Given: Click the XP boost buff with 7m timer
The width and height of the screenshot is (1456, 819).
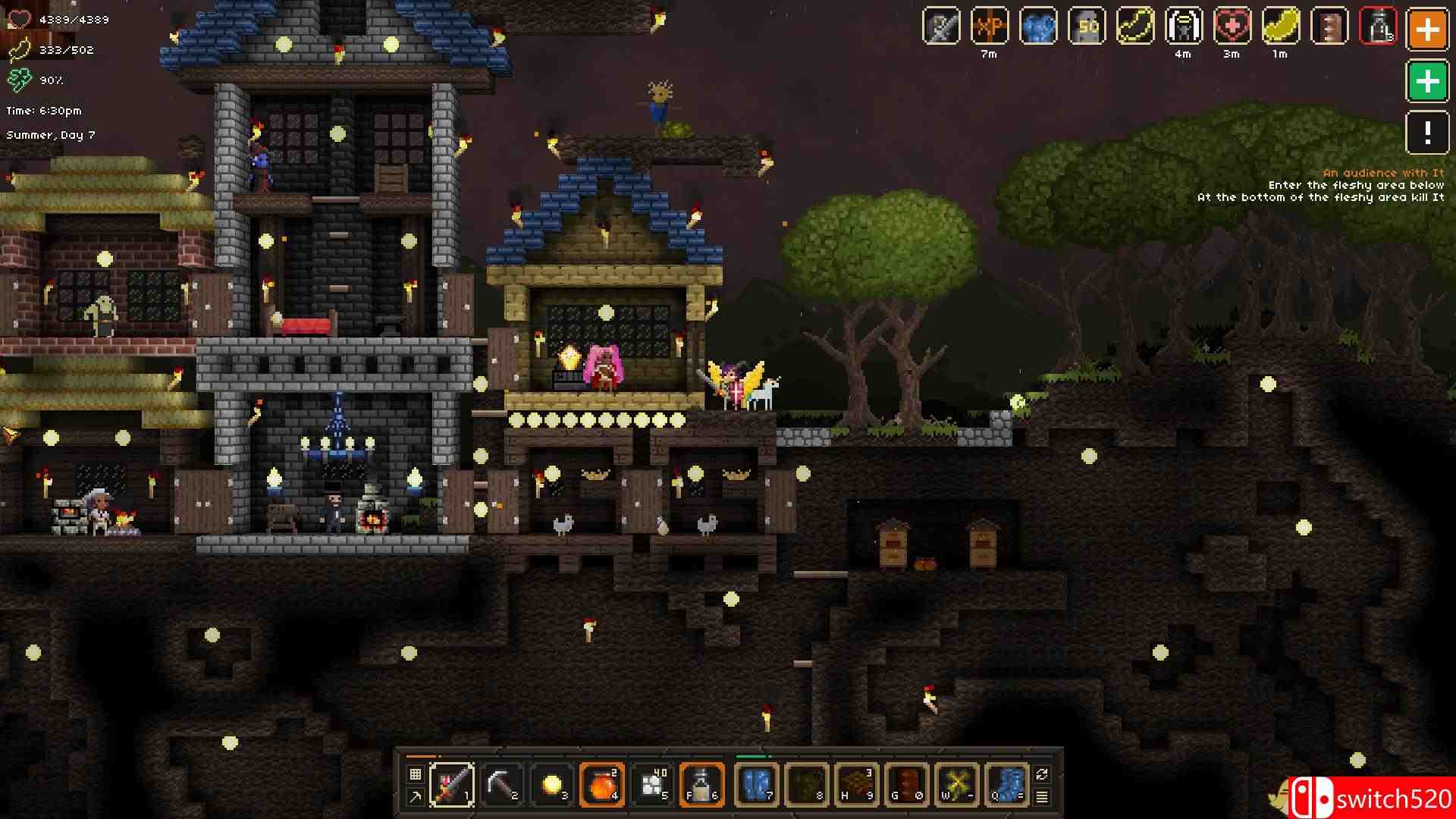Looking at the screenshot, I should pyautogui.click(x=990, y=28).
